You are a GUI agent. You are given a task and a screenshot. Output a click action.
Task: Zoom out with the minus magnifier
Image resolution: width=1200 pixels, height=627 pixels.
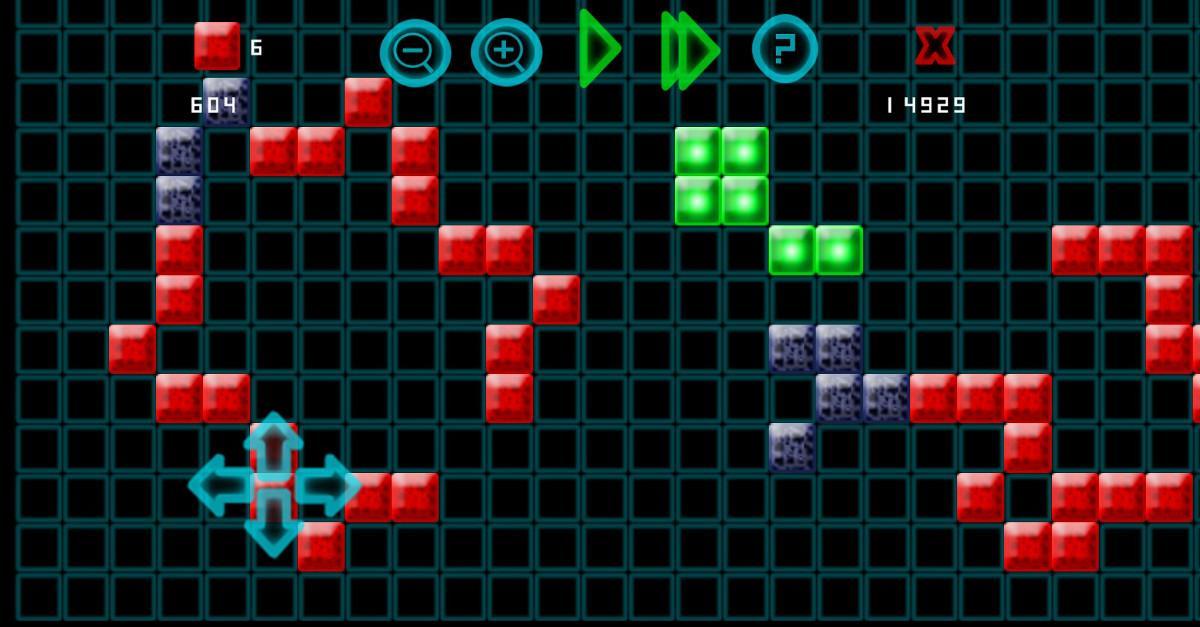coord(414,52)
